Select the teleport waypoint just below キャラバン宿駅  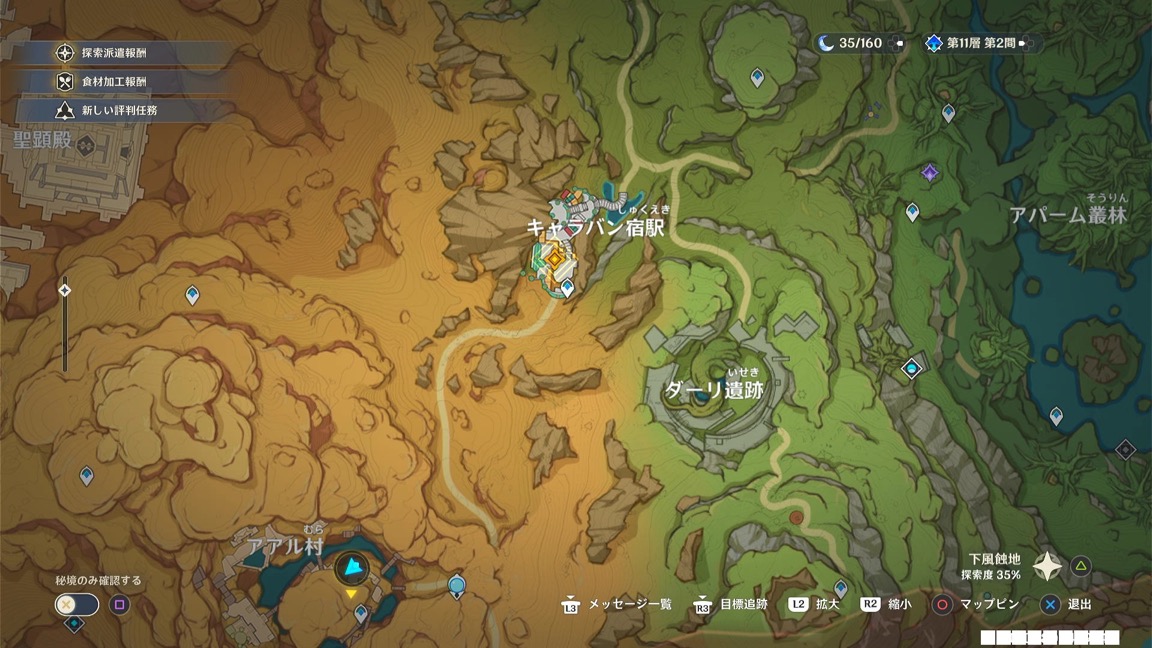(x=568, y=289)
